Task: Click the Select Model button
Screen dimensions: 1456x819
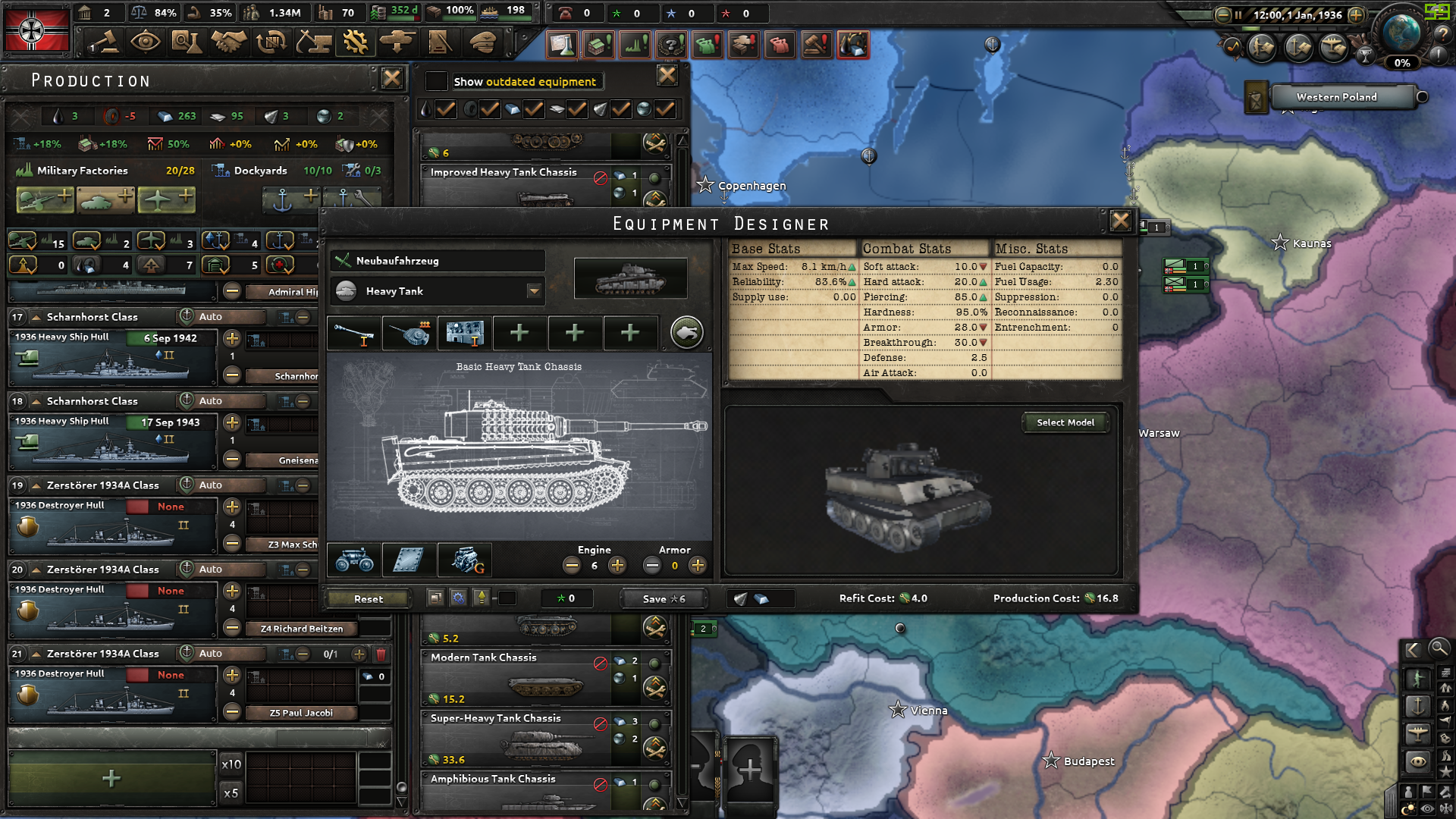Action: tap(1065, 422)
